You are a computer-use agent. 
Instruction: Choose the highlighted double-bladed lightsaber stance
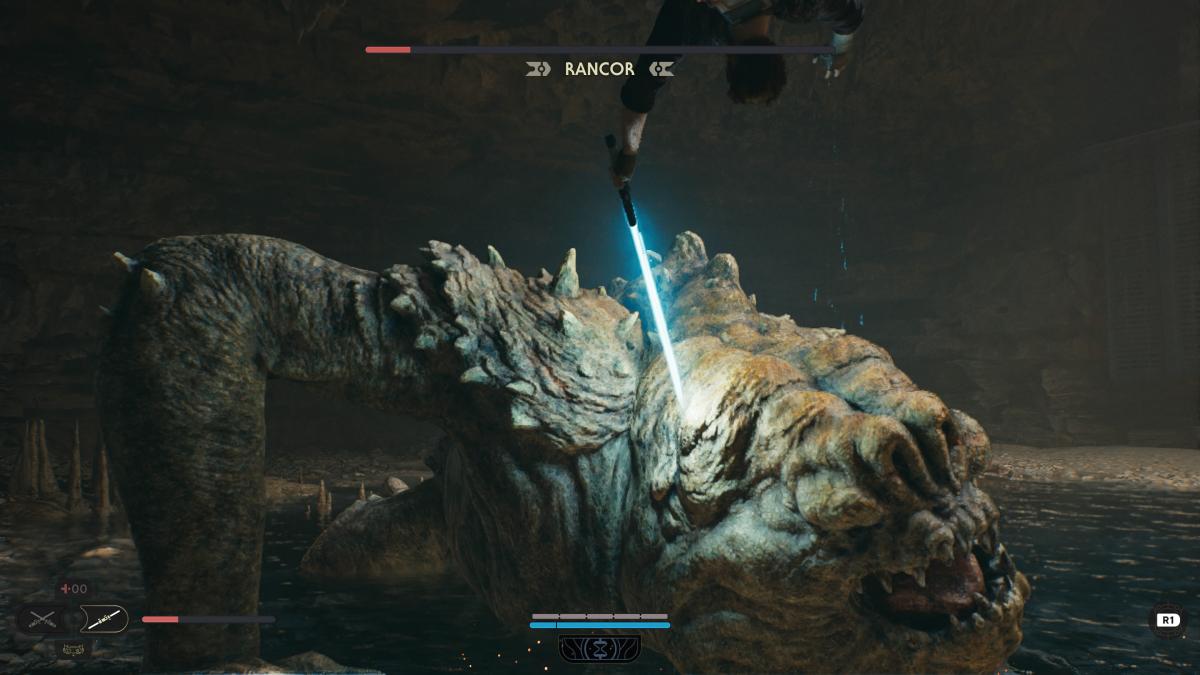103,620
